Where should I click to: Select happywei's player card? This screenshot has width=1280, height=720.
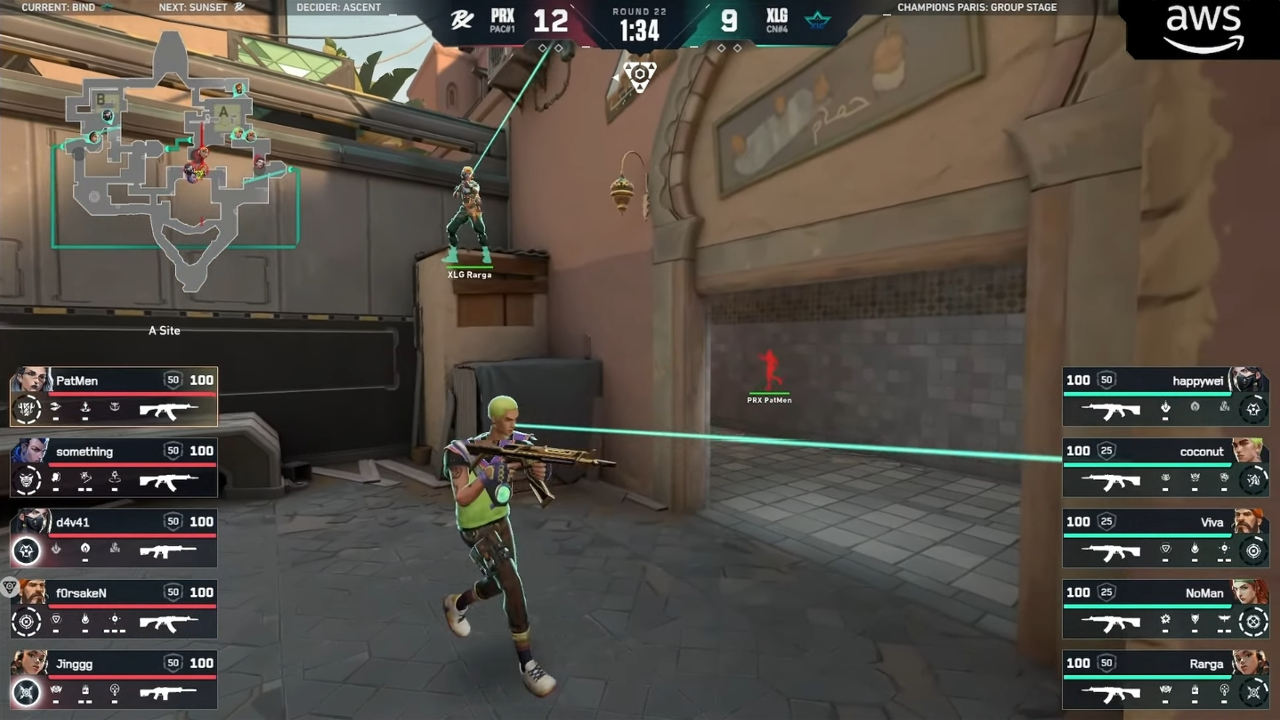pos(1165,397)
